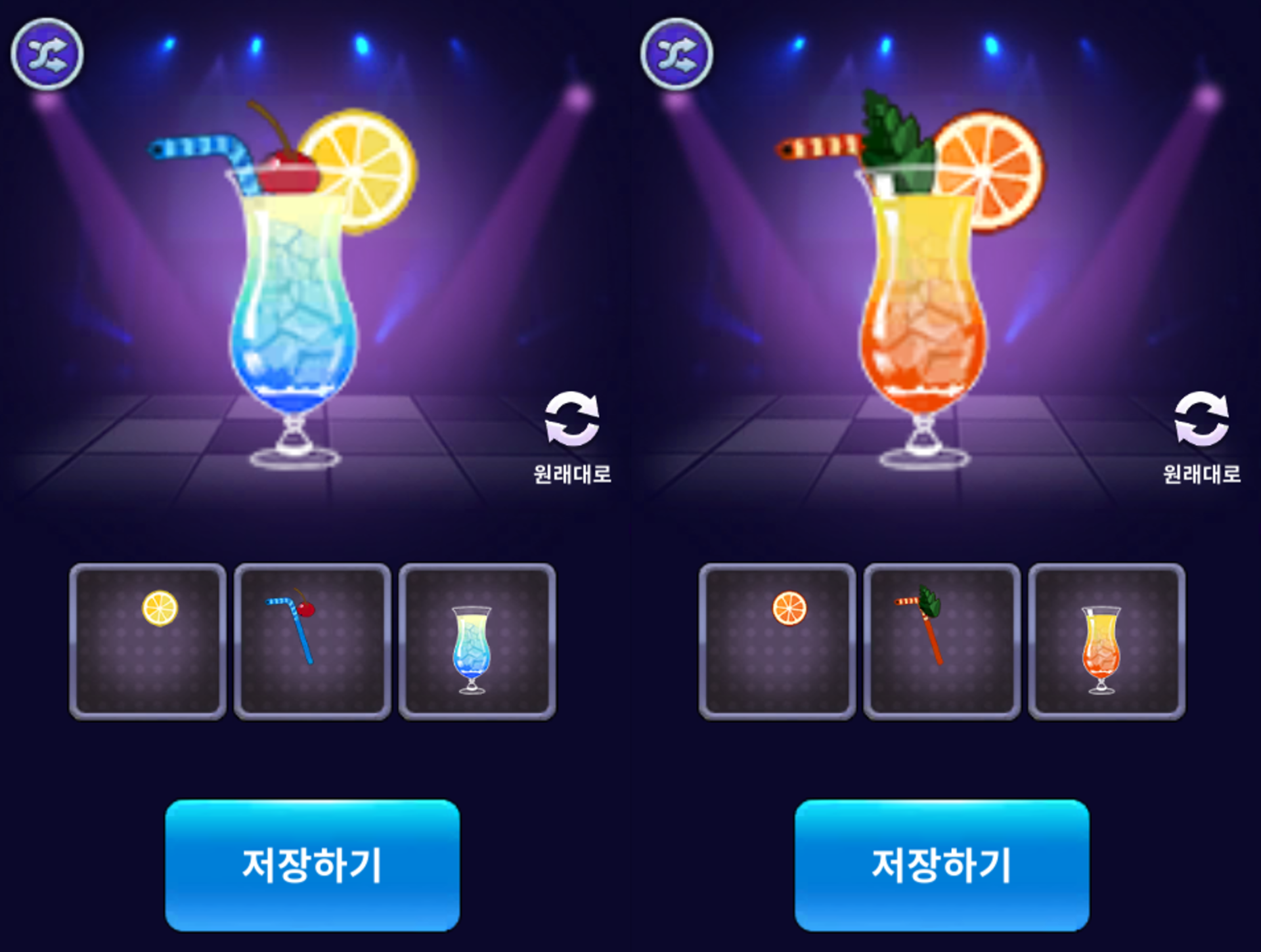
Task: Select the orange slice garnish slot
Action: (777, 641)
